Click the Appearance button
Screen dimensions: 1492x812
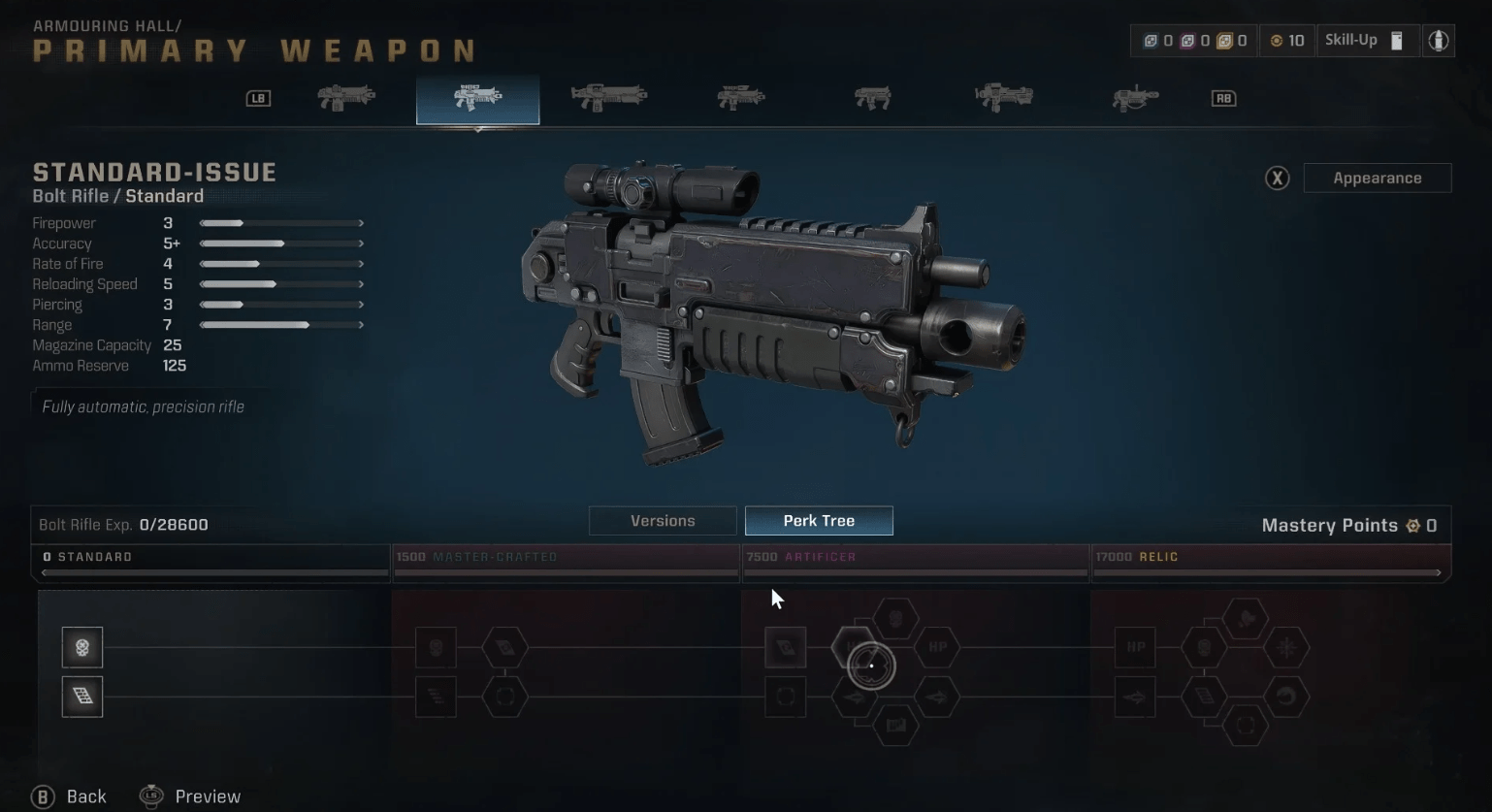(1377, 178)
